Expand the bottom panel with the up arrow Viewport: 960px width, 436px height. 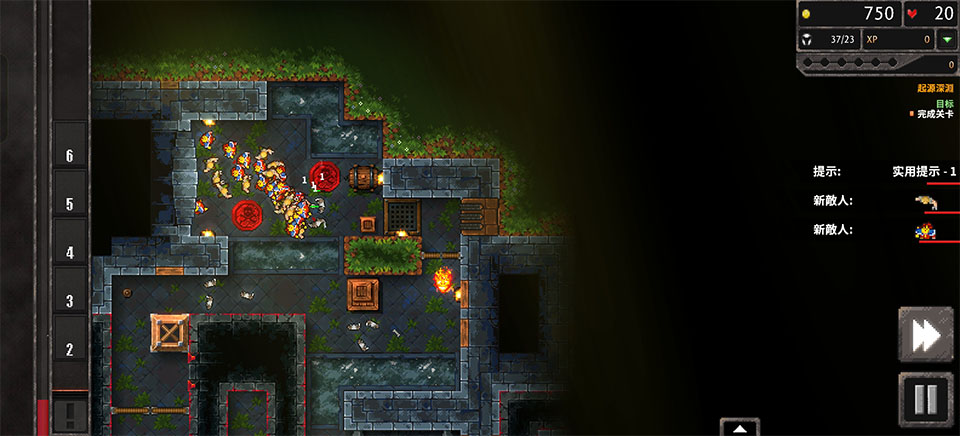pos(739,428)
